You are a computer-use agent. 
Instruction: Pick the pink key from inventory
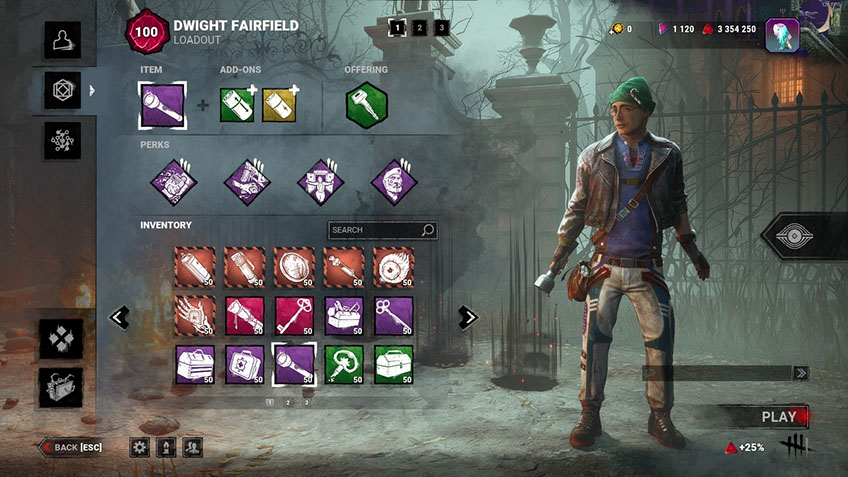coord(294,315)
